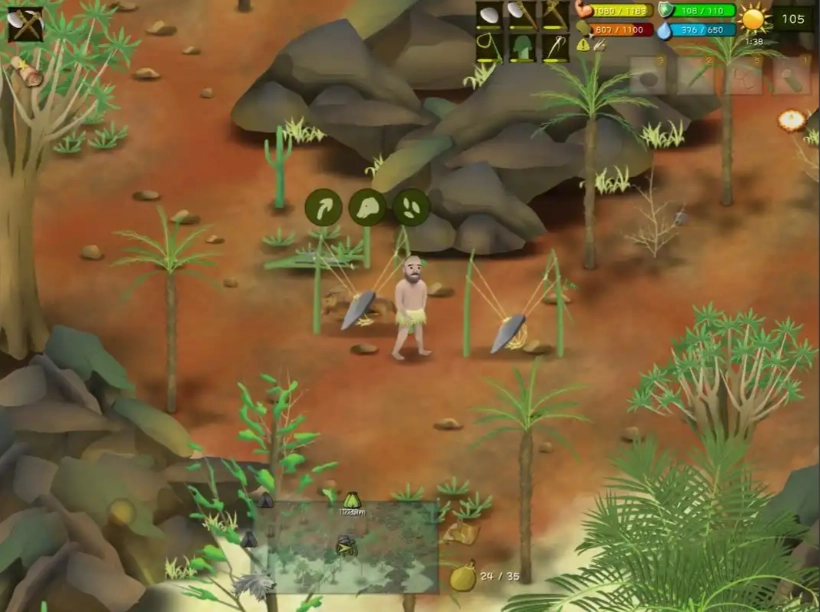The width and height of the screenshot is (820, 612).
Task: Click the green arrow action bubble
Action: 323,207
